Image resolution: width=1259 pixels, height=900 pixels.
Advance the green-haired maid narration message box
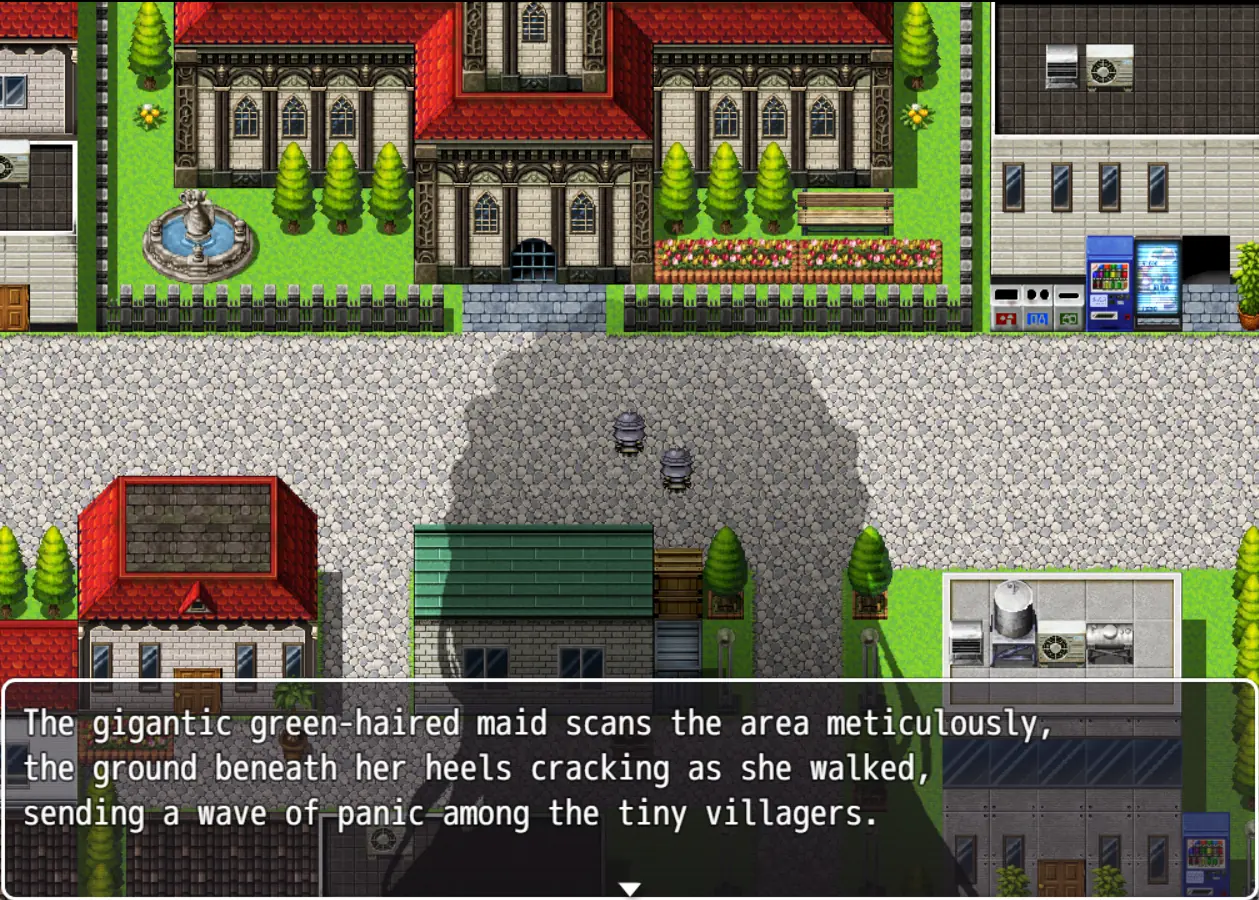click(x=629, y=770)
